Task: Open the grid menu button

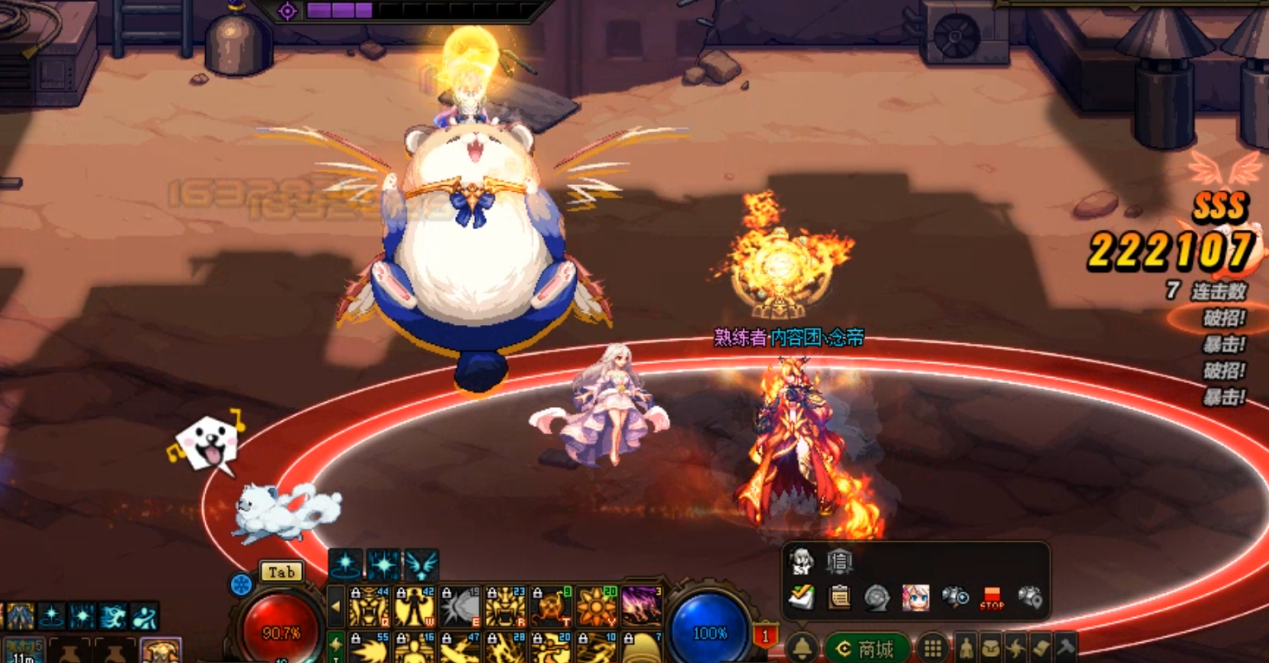Action: (x=932, y=648)
